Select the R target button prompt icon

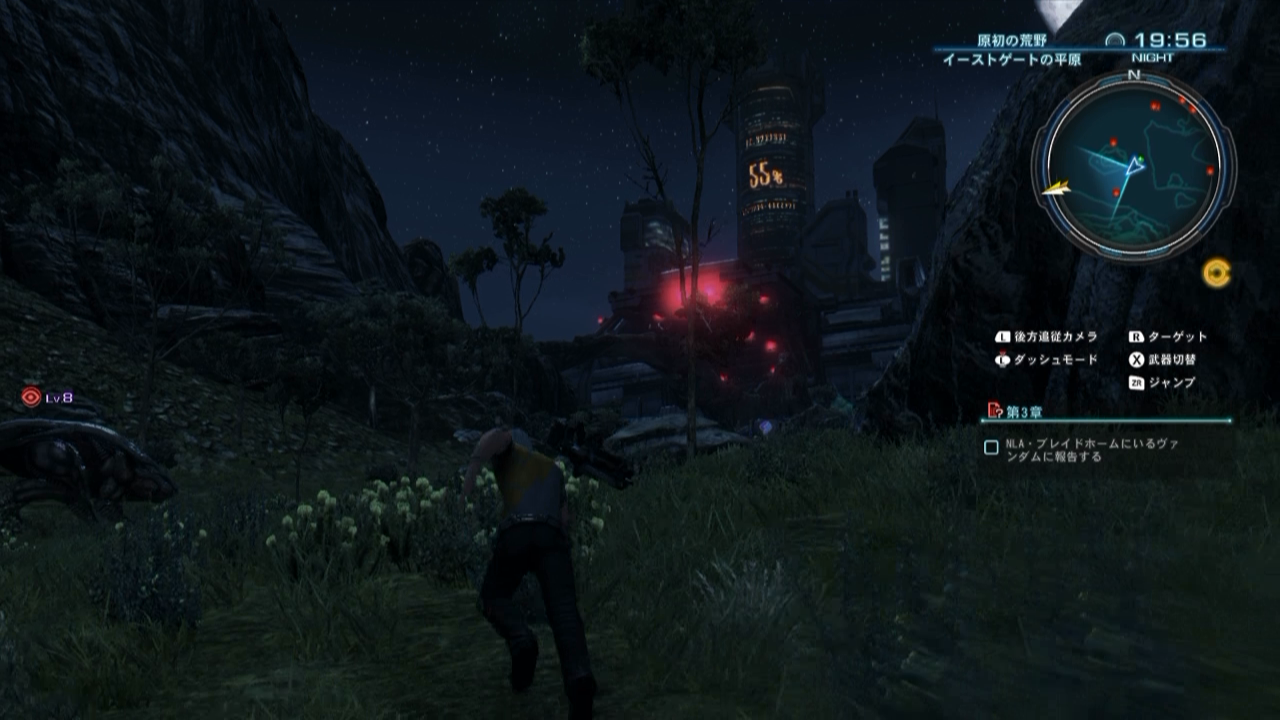pyautogui.click(x=1135, y=335)
